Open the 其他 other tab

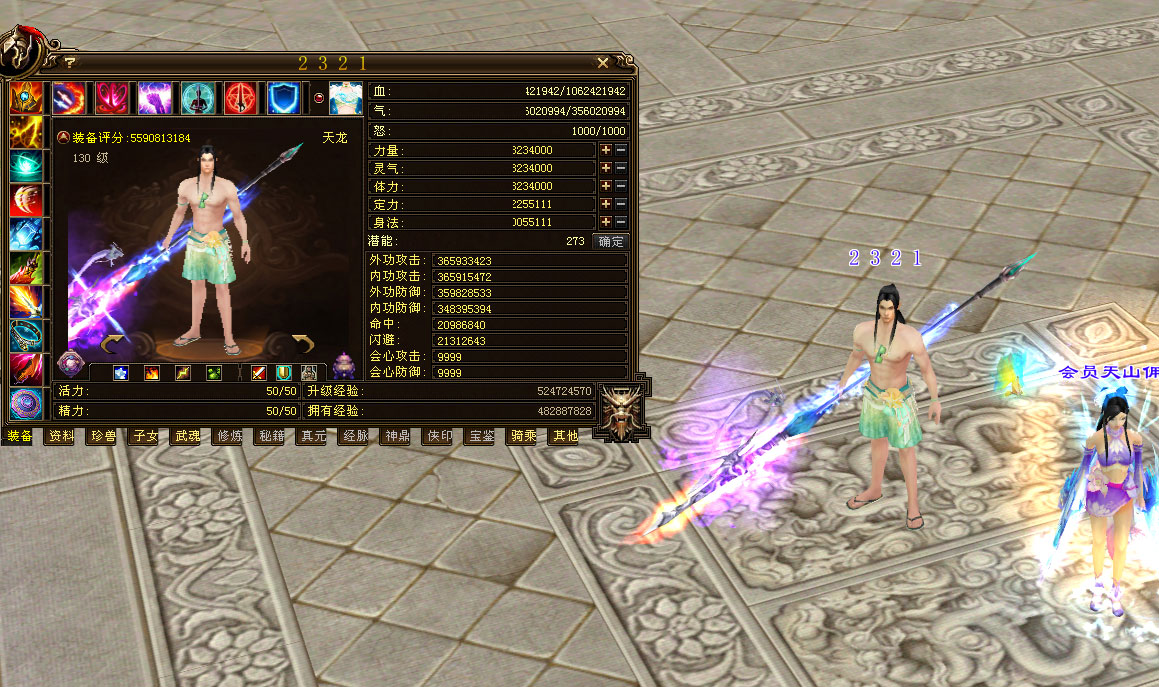click(565, 436)
